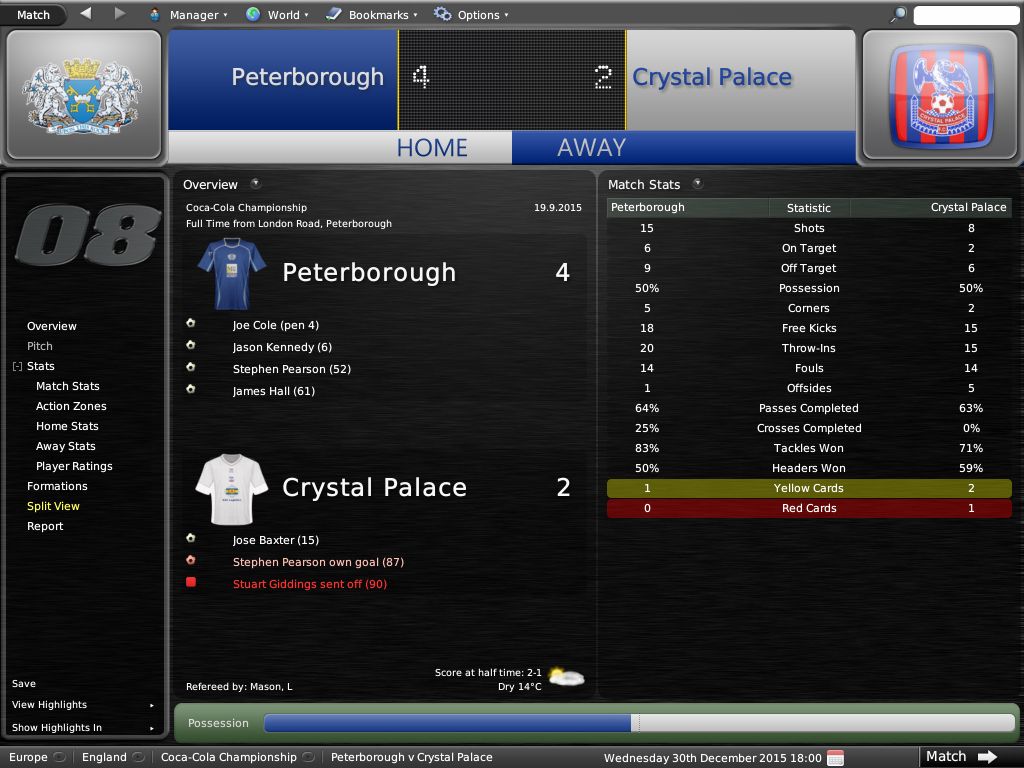Open the calendar icon beside the date
The width and height of the screenshot is (1024, 768).
[836, 757]
